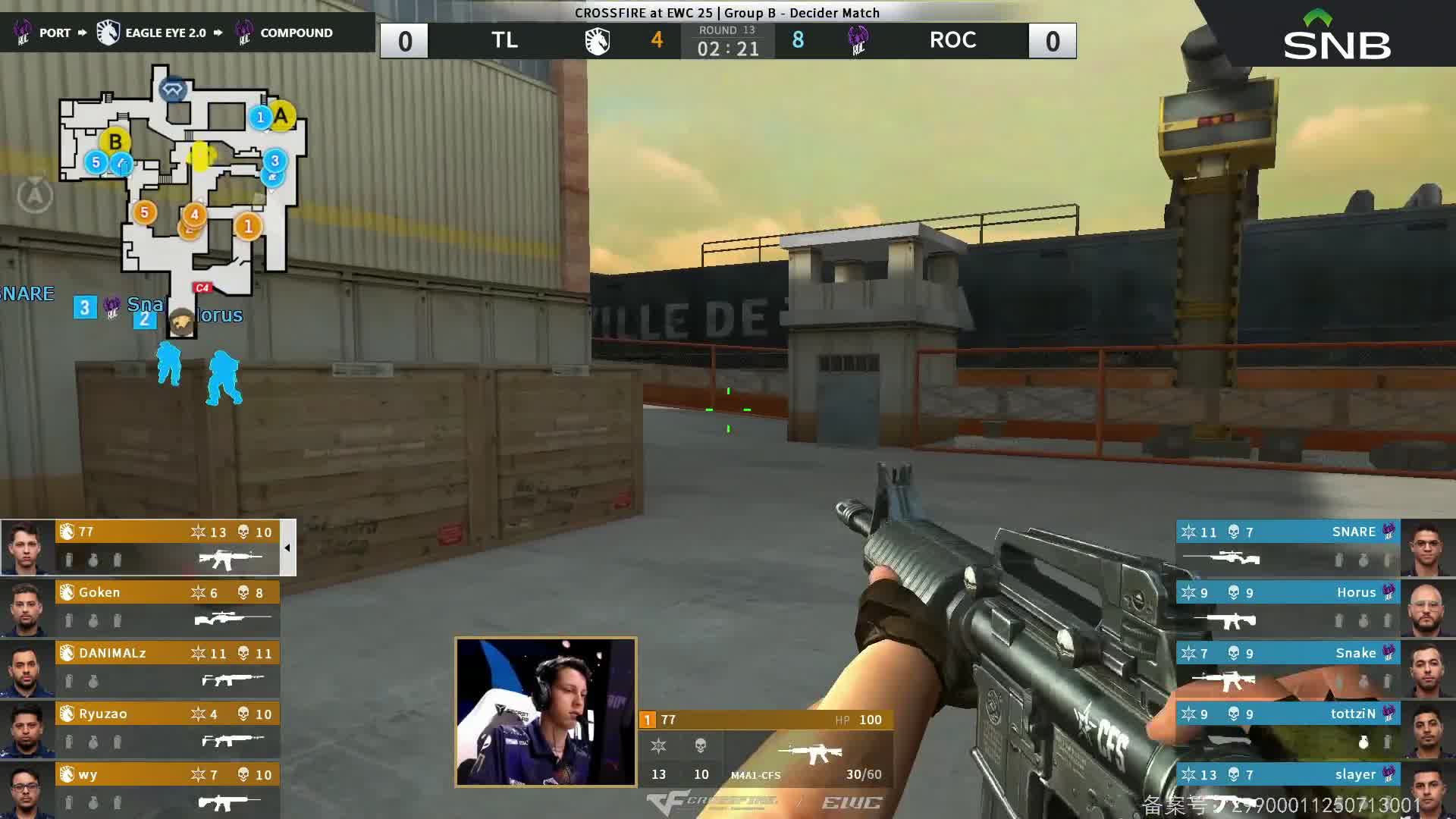Spectate SNARE from the ROC list

[x=1288, y=547]
